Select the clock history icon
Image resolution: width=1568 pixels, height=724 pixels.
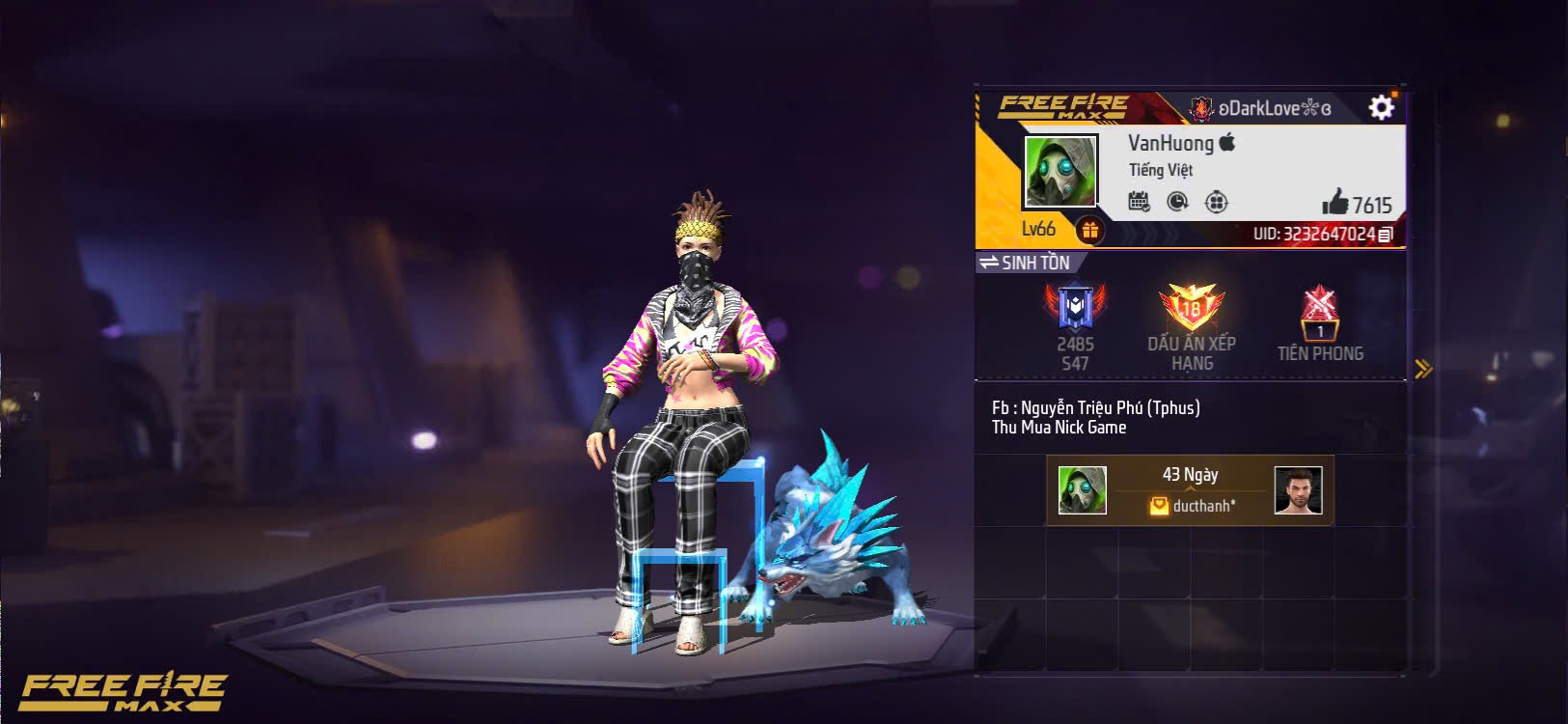[1177, 202]
